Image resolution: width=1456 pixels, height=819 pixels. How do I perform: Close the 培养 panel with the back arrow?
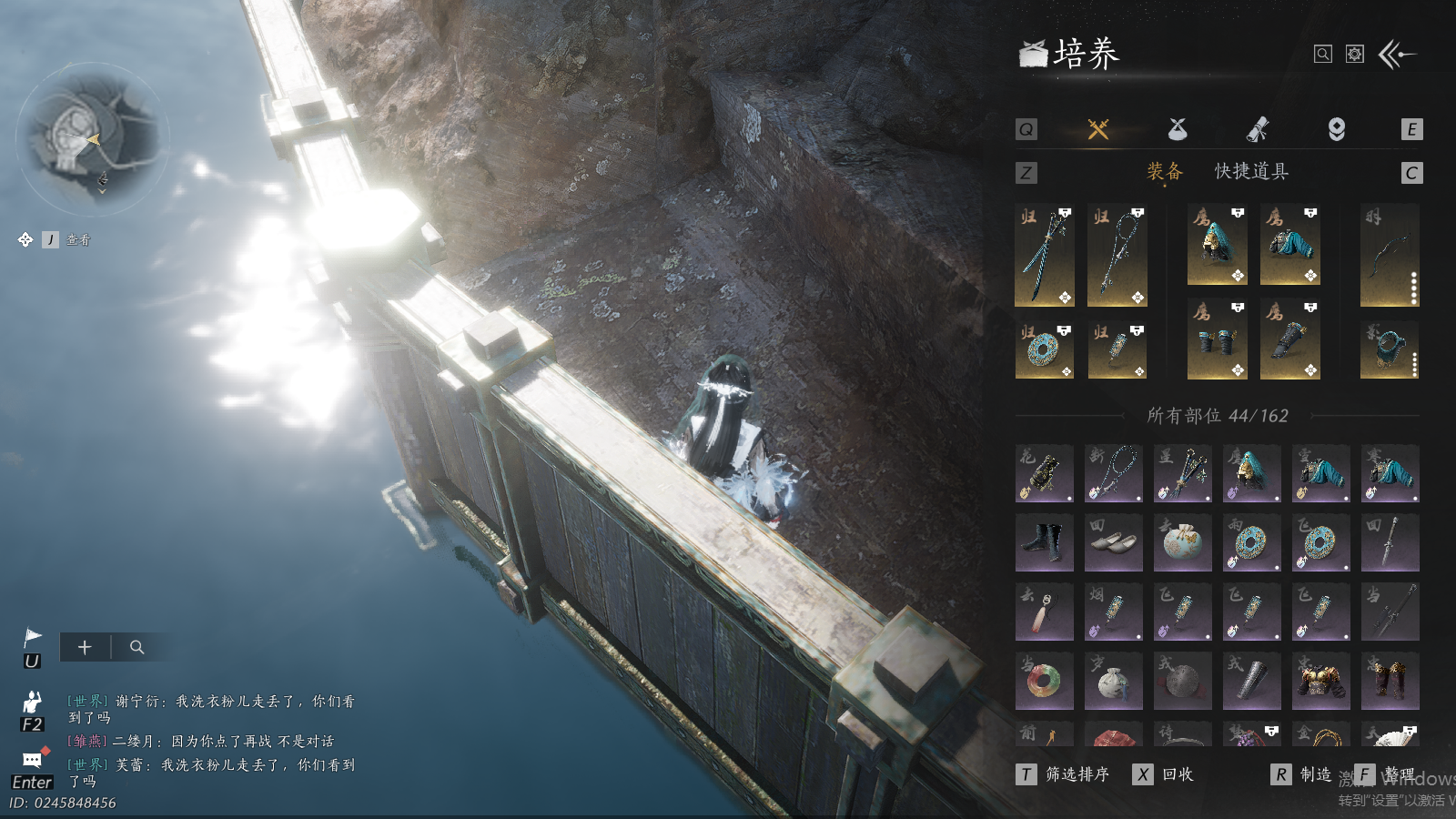[1397, 55]
